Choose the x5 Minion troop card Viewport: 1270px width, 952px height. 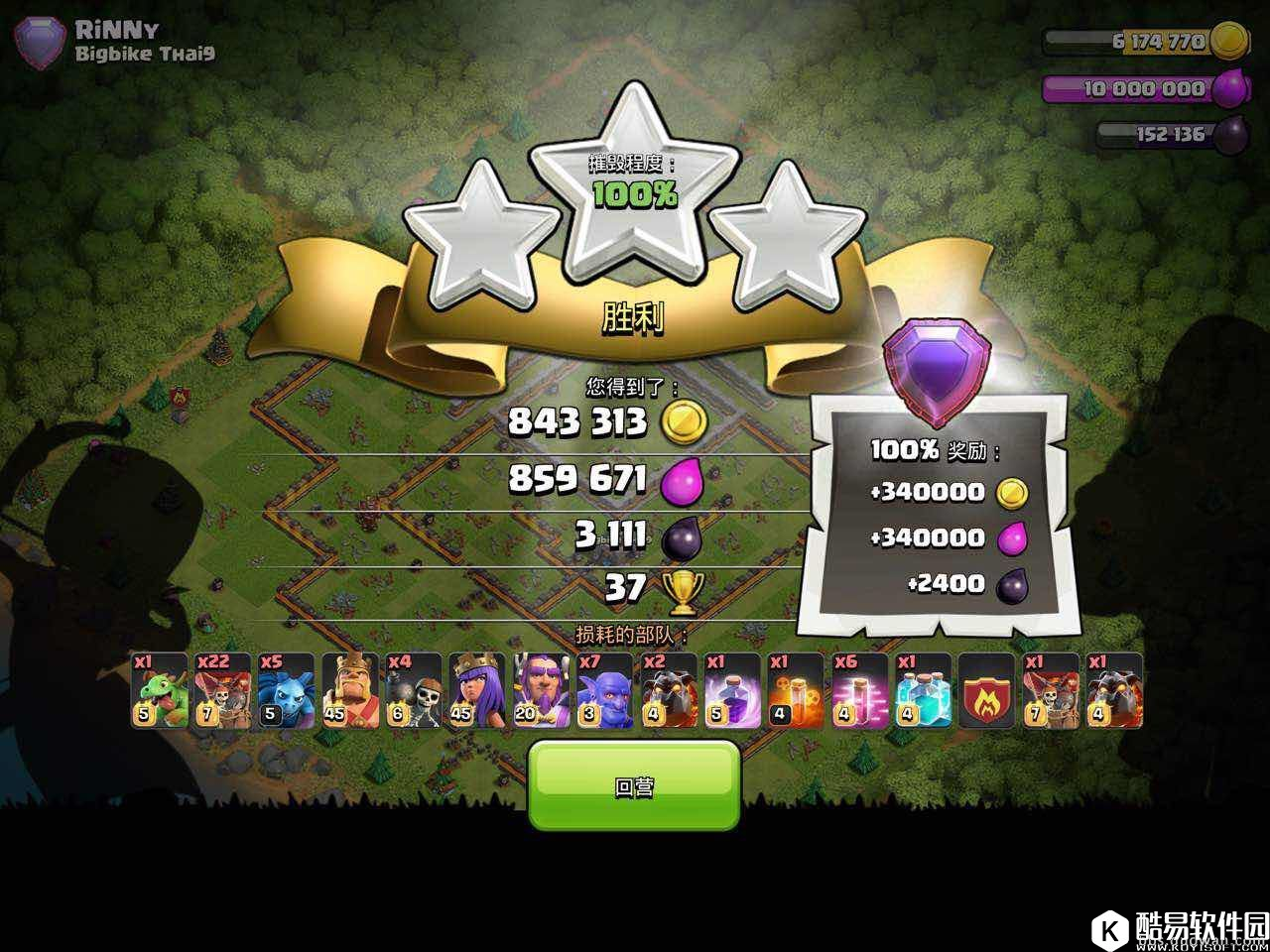coord(286,690)
